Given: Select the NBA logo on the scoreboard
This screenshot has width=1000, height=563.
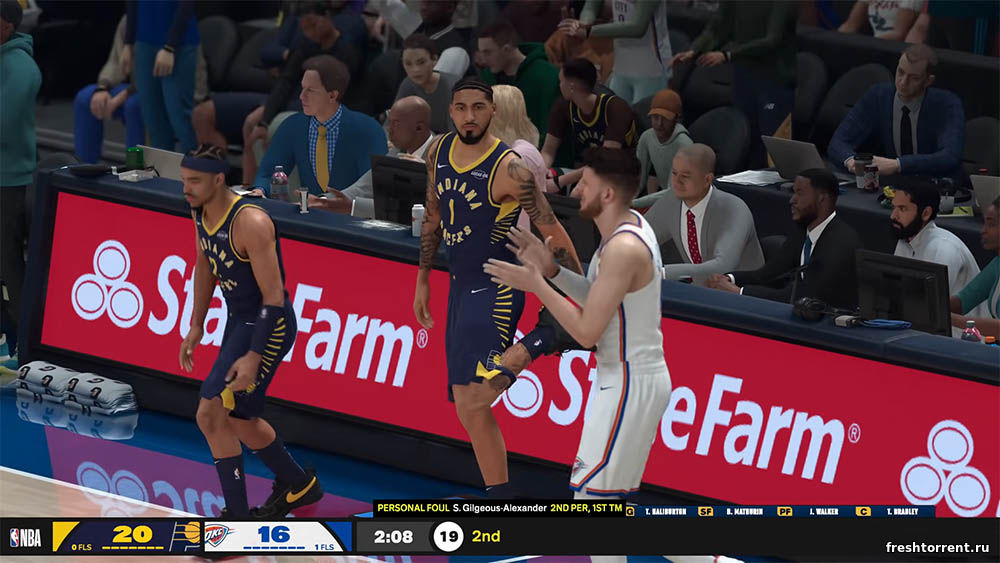Looking at the screenshot, I should tap(25, 537).
